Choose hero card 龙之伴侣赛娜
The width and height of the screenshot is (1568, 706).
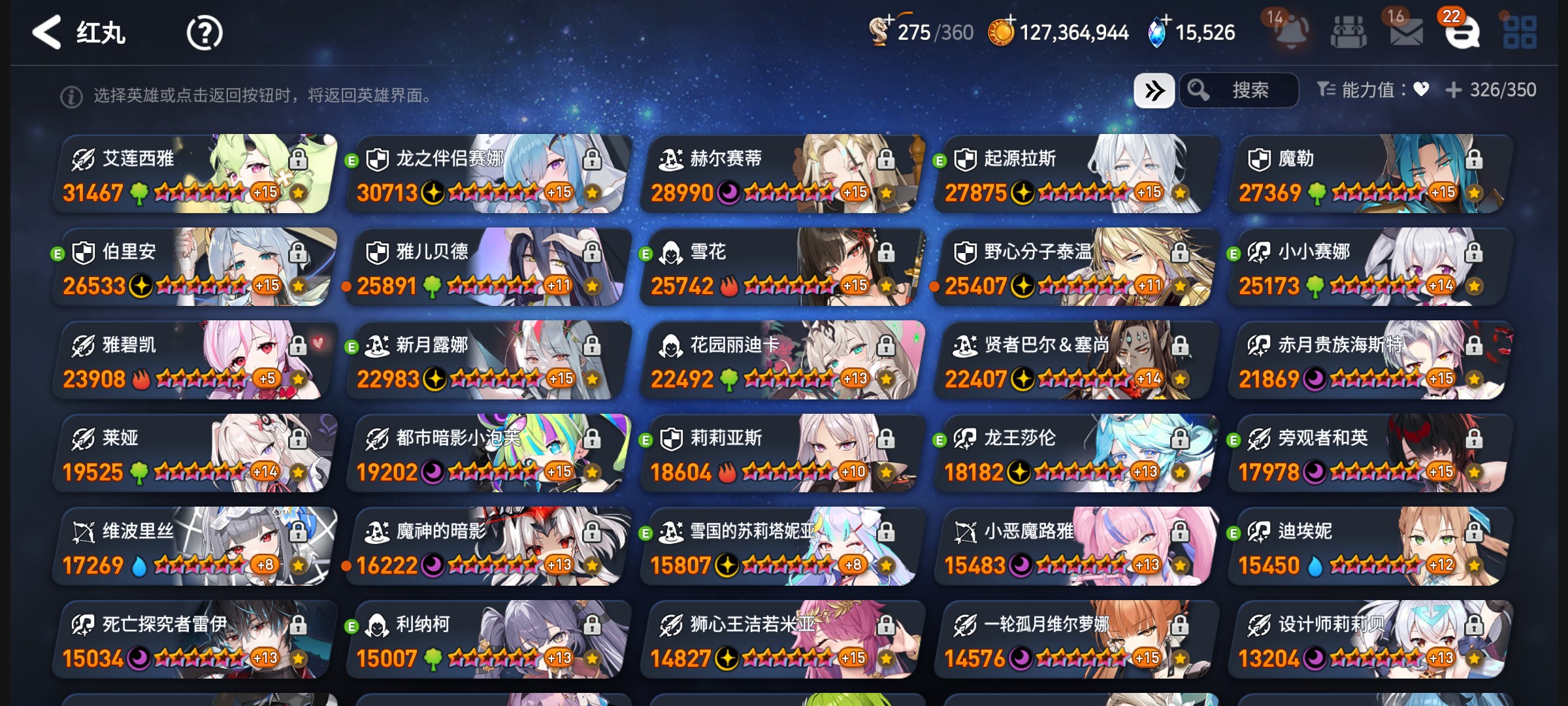pos(490,174)
